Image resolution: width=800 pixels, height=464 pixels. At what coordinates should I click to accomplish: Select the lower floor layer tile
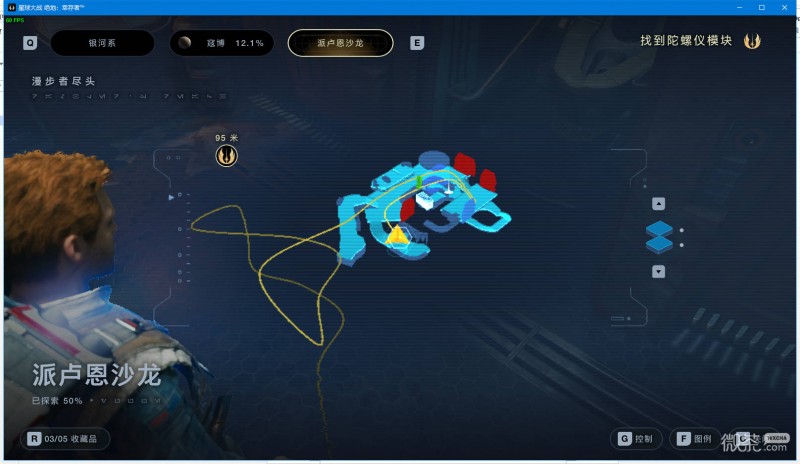tap(659, 245)
